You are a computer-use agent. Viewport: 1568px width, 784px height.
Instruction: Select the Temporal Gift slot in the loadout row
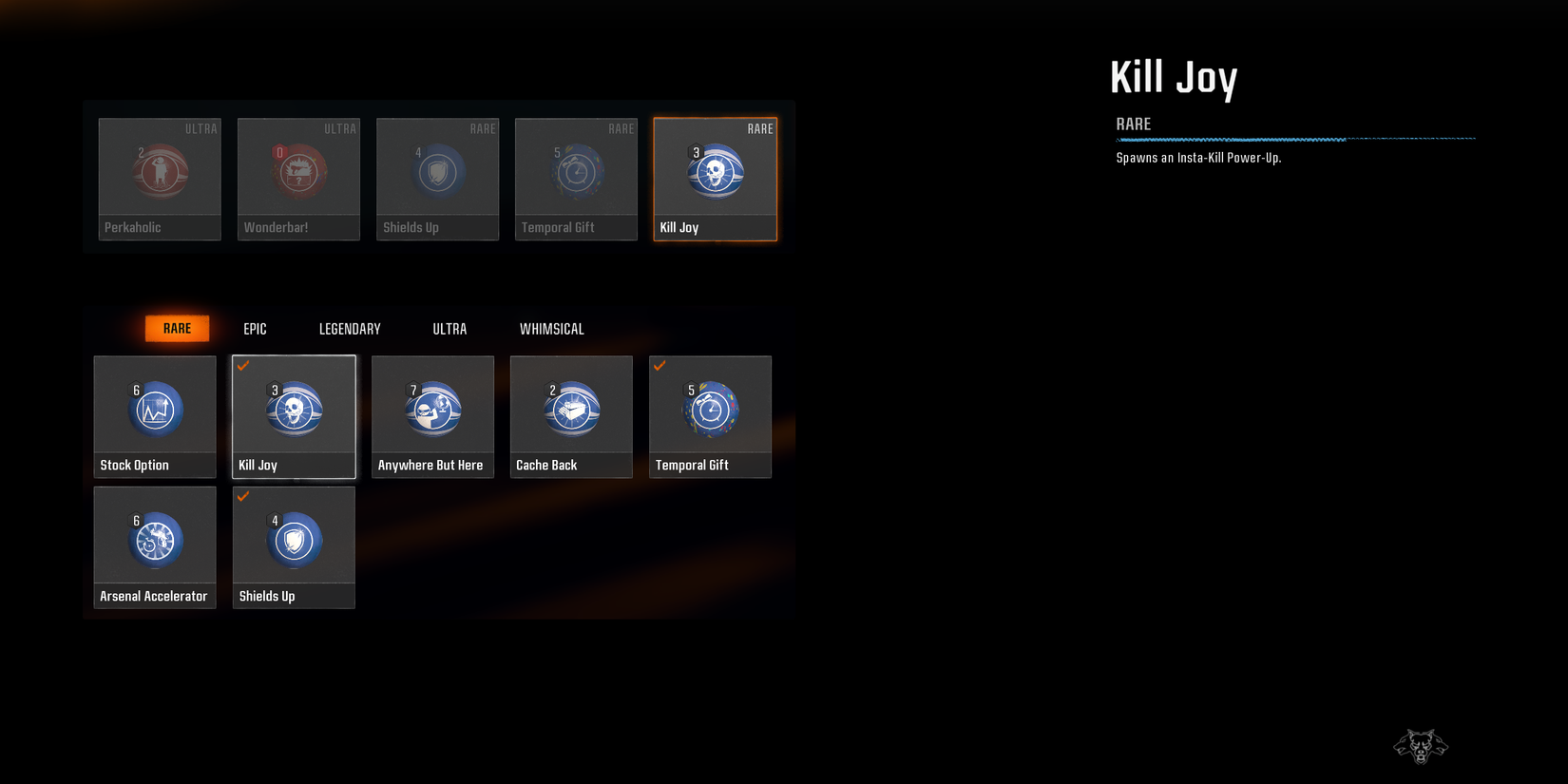point(576,171)
